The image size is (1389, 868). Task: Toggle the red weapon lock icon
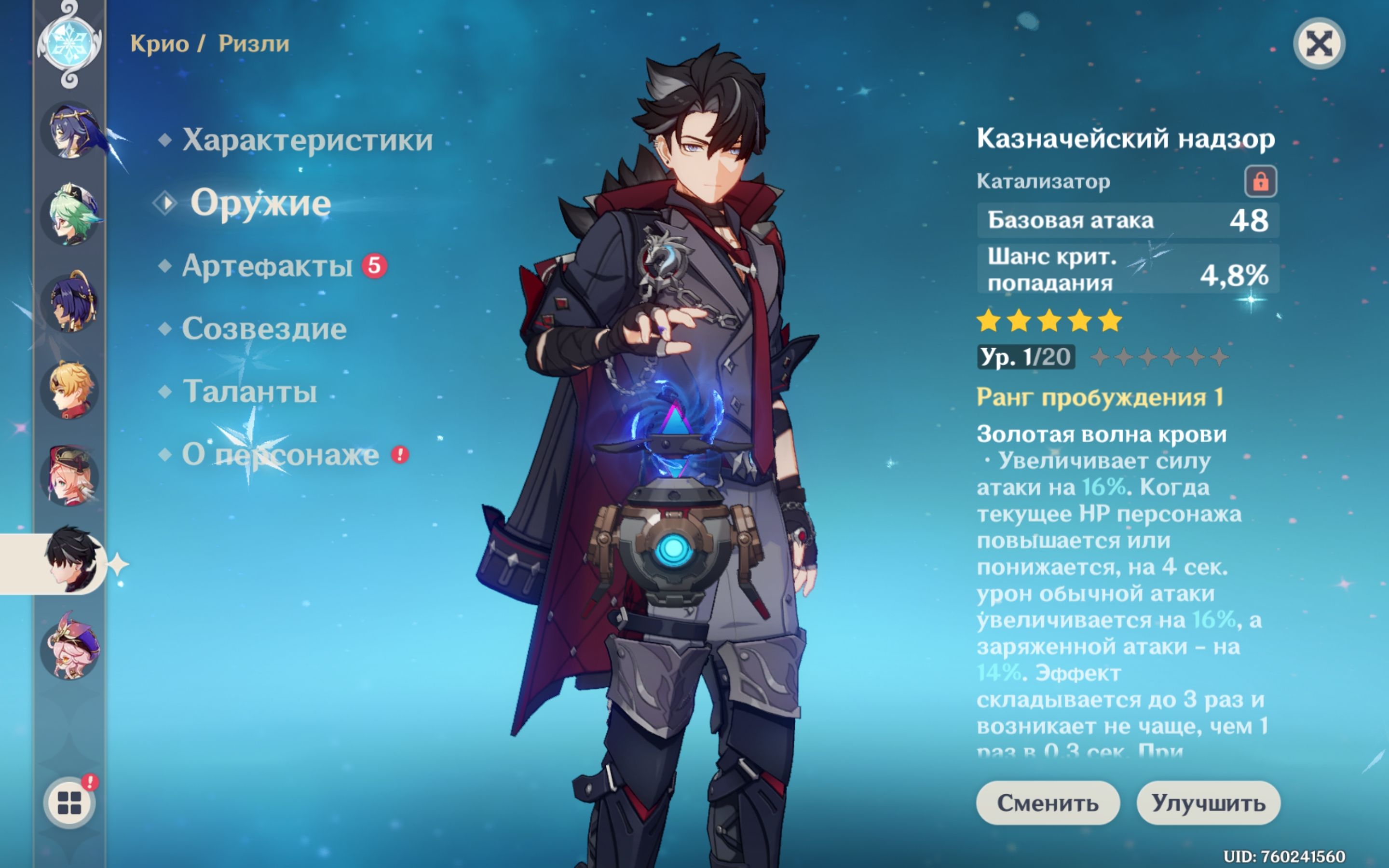[1260, 181]
